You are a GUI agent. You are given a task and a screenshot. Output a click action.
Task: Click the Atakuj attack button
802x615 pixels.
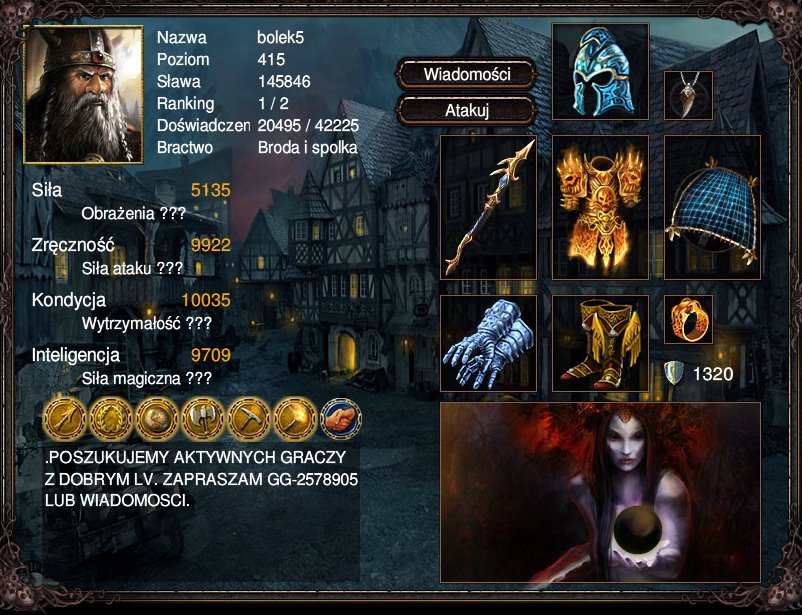click(467, 111)
